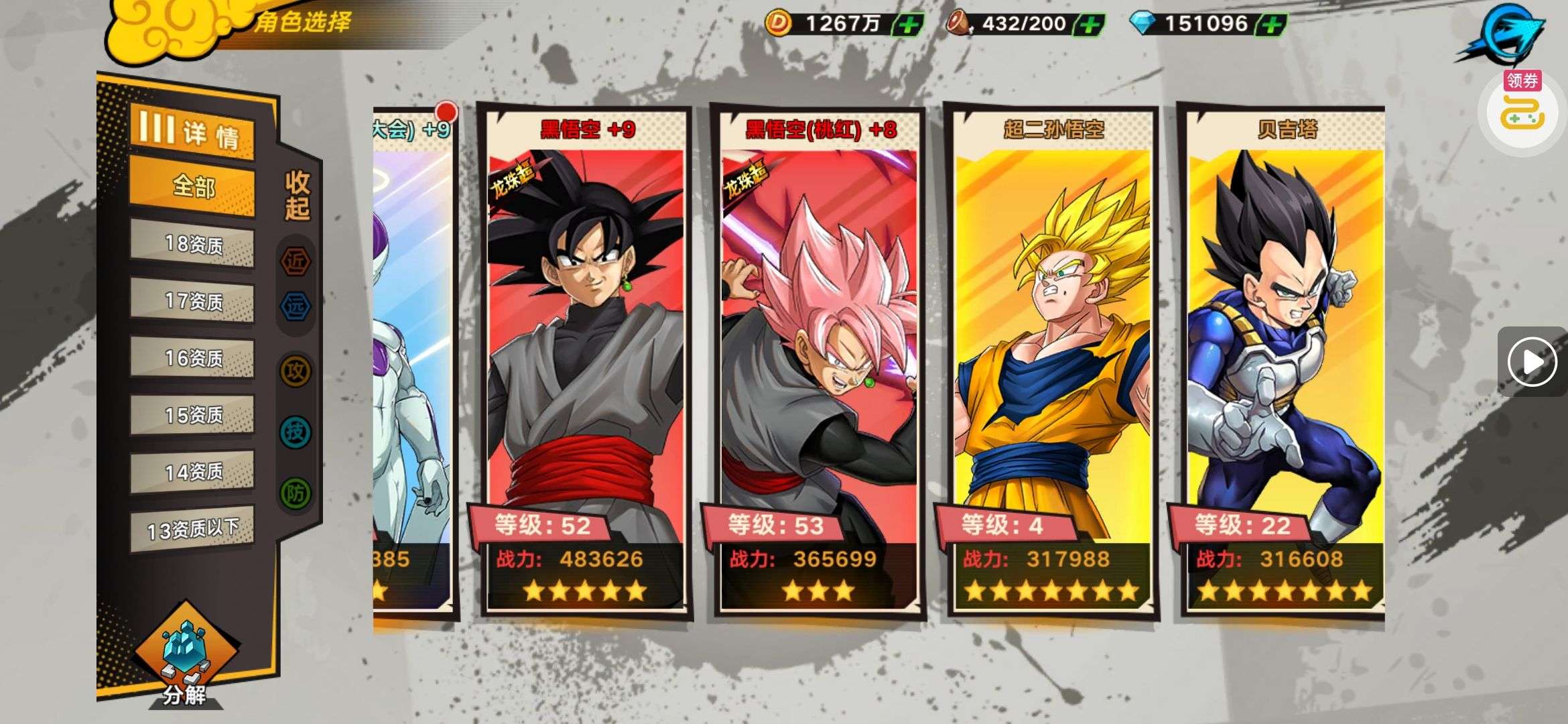Image resolution: width=1568 pixels, height=724 pixels.
Task: Toggle the 远 ranged type filter
Action: (296, 306)
